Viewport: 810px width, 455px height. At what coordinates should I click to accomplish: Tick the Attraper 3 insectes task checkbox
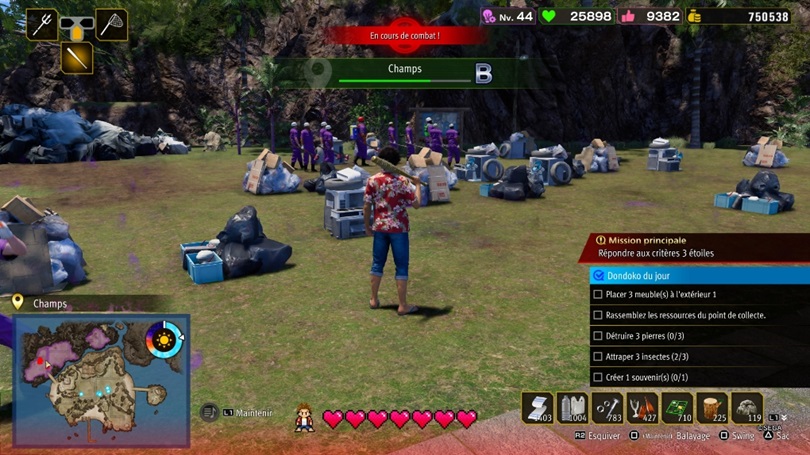[x=598, y=356]
